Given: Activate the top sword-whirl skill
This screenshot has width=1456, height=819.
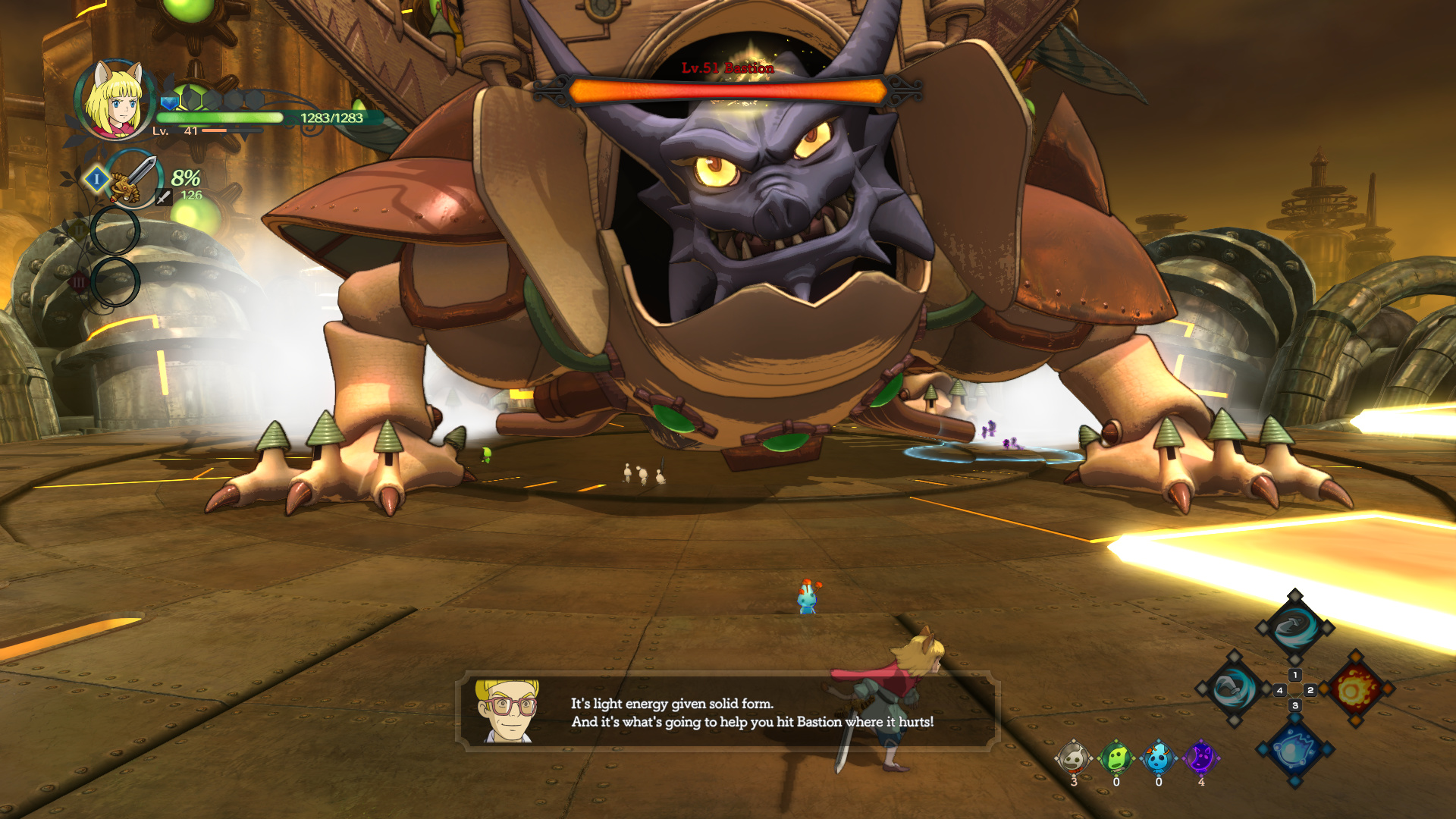Looking at the screenshot, I should tap(1294, 627).
